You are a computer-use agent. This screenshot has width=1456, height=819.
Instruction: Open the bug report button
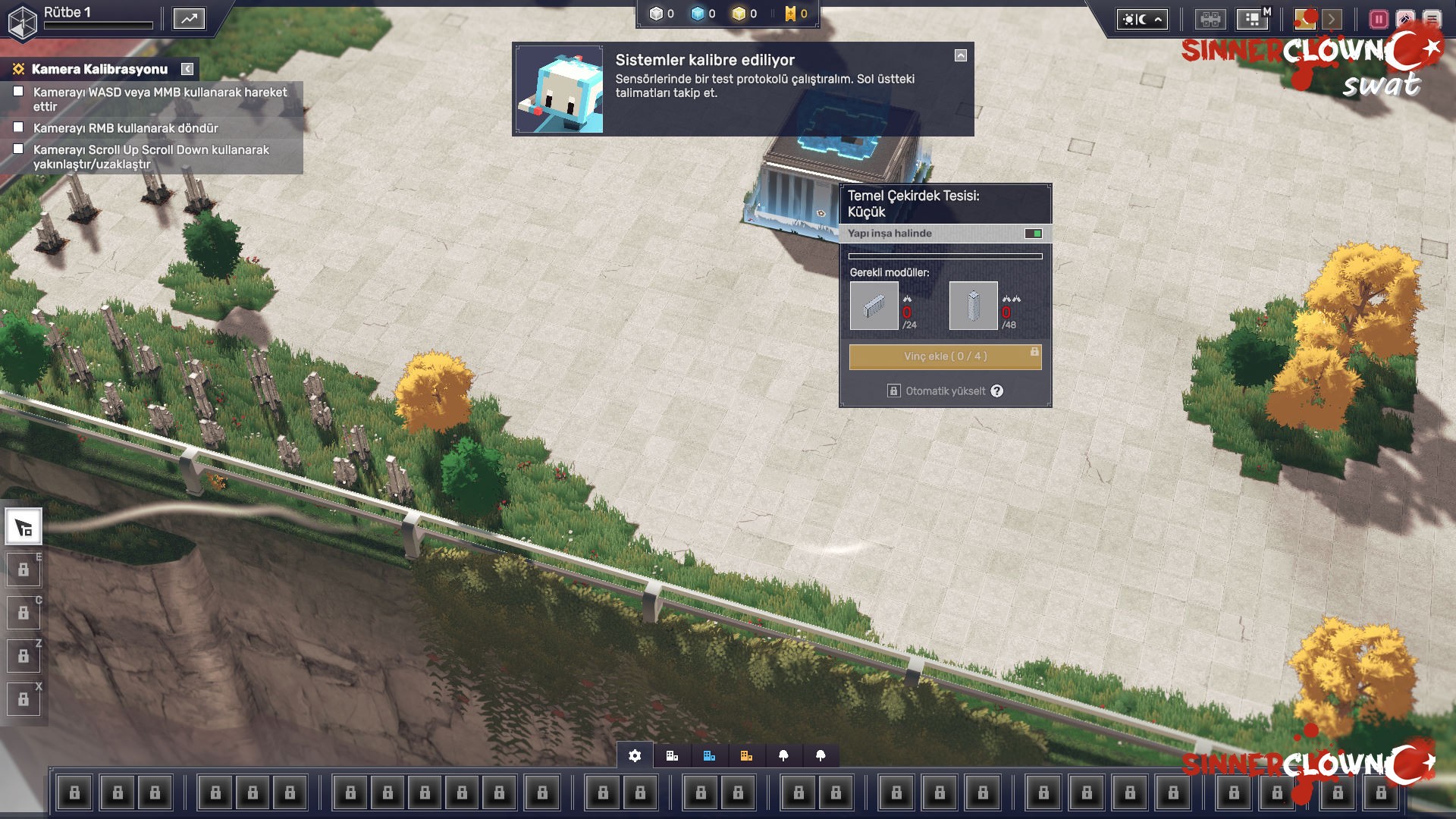click(x=1405, y=19)
